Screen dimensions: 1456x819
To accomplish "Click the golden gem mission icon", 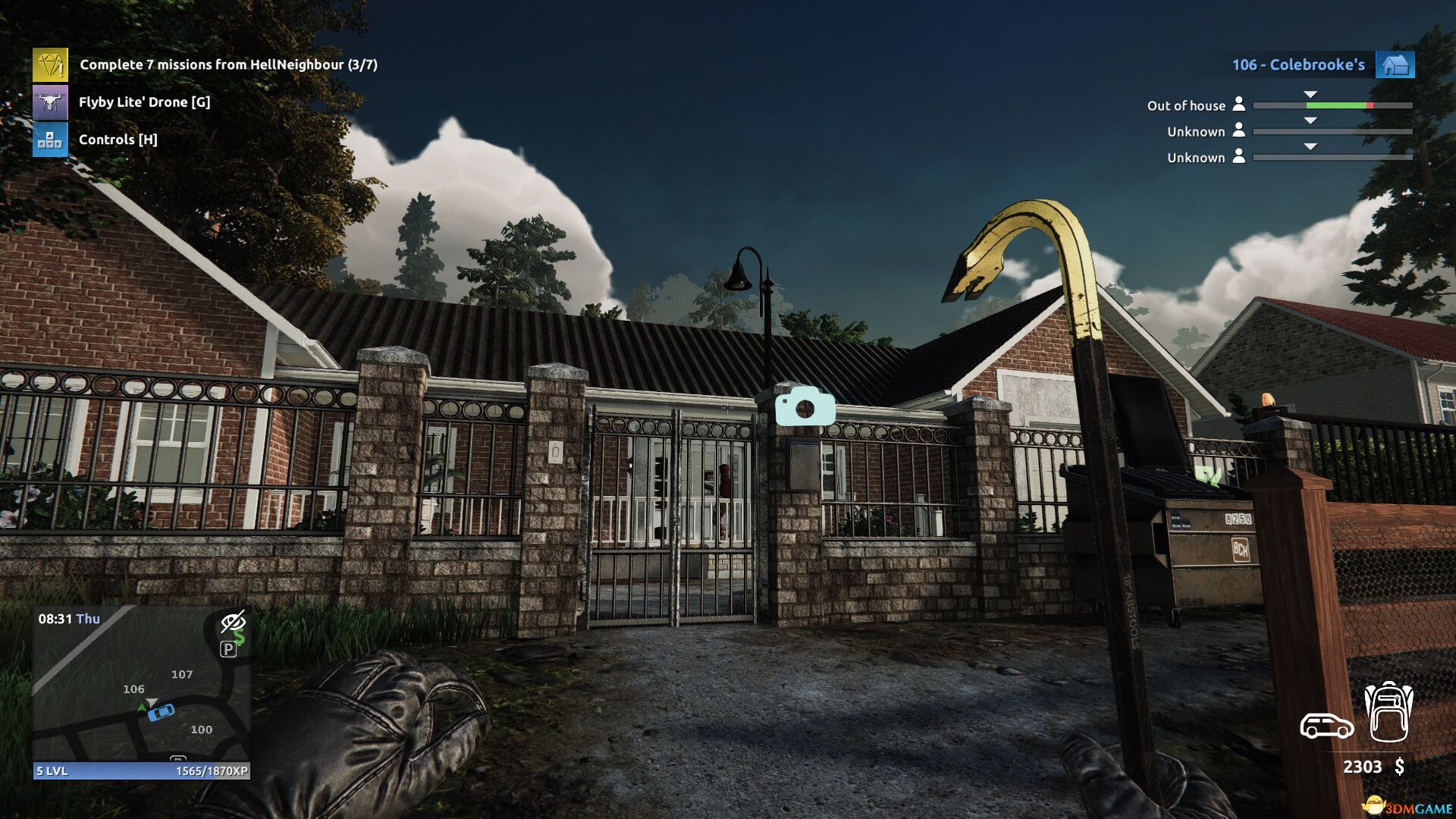I will [x=50, y=64].
